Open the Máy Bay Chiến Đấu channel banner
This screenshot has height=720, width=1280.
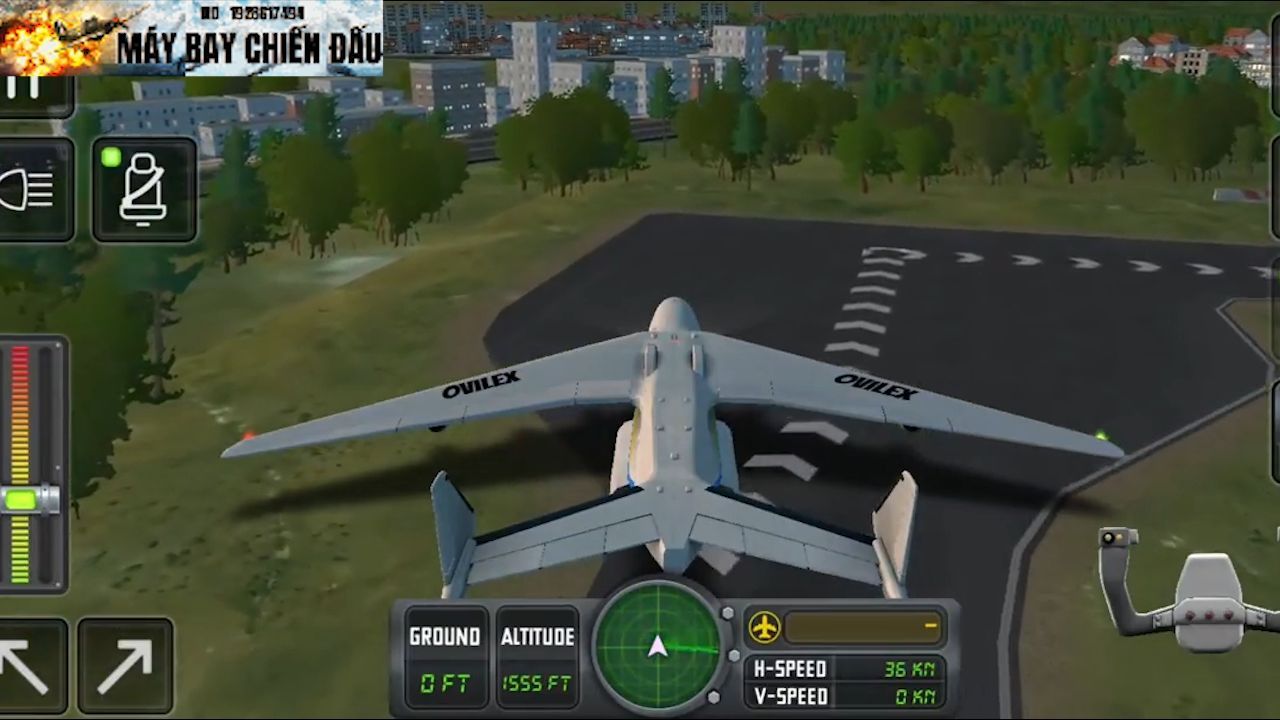coord(191,38)
